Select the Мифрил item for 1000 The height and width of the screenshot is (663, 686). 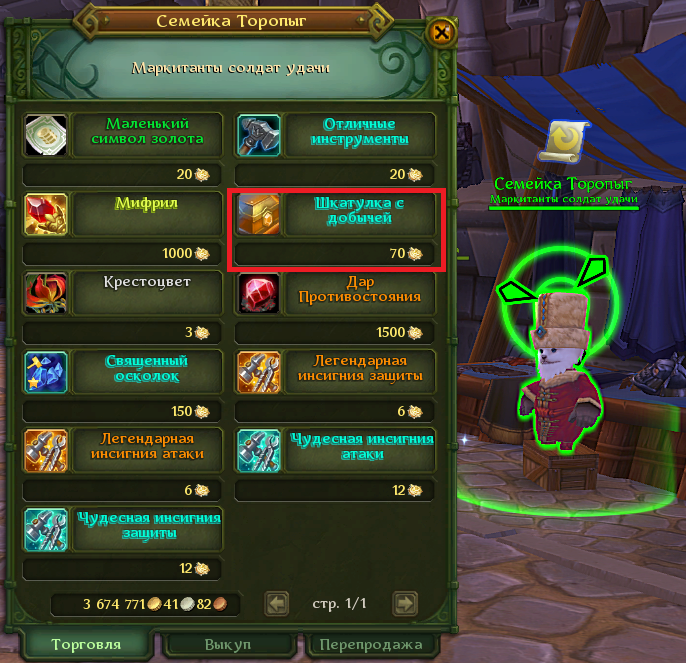45,212
